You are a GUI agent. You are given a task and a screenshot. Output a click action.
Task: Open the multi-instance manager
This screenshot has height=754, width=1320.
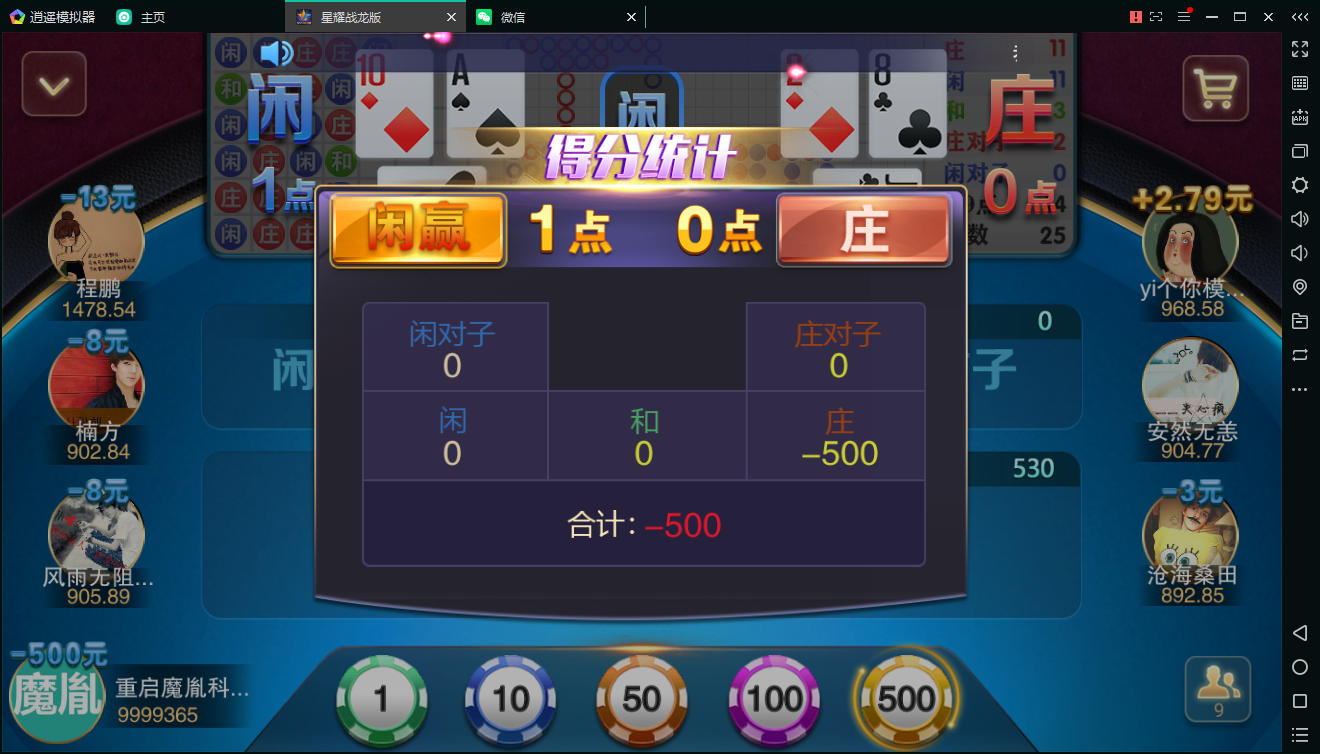point(1300,151)
